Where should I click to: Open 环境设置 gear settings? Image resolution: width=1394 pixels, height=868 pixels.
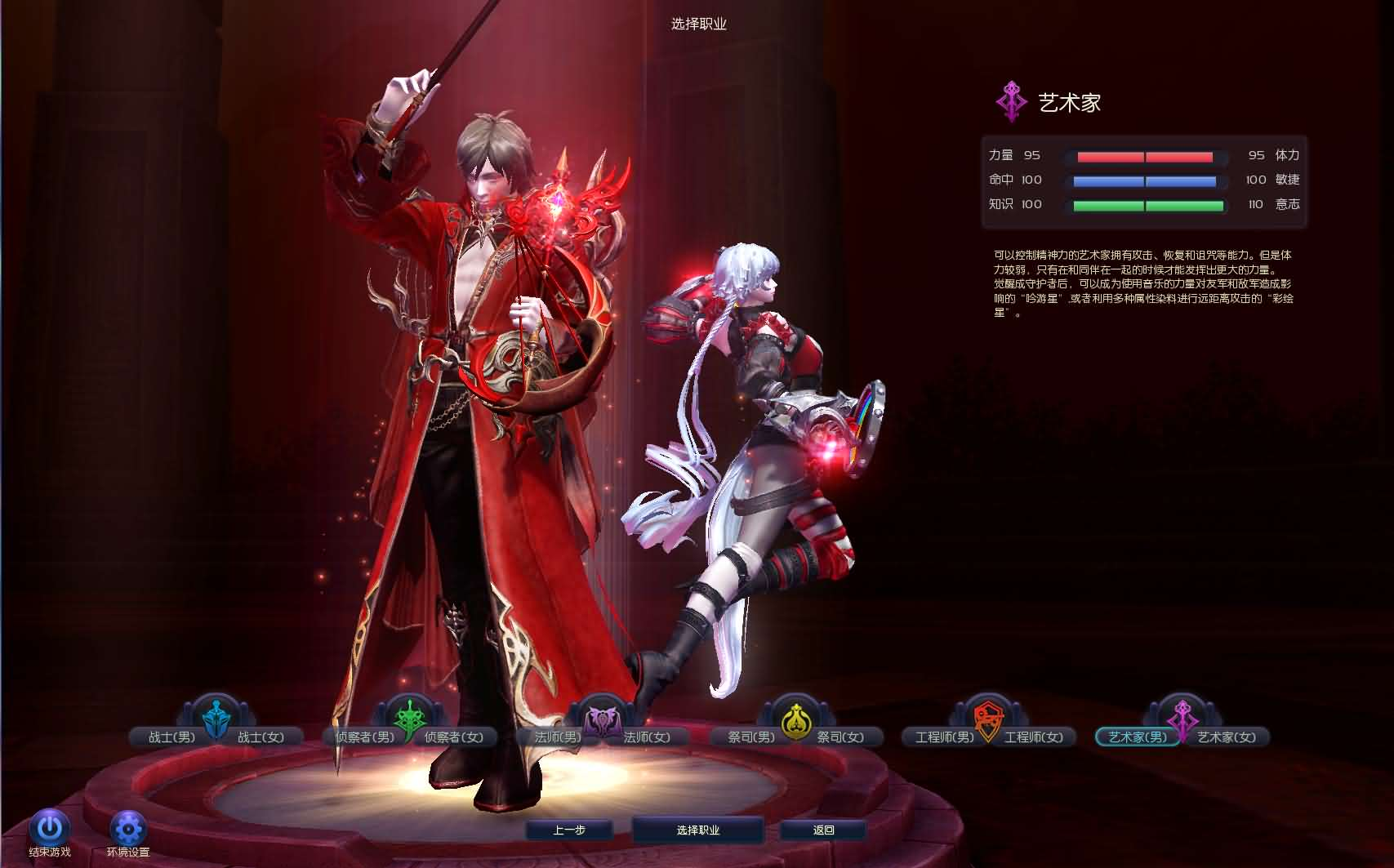128,829
